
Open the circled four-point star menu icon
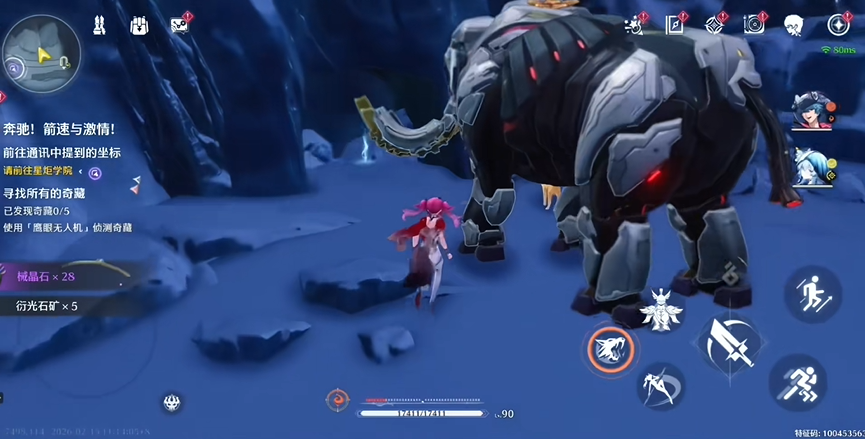pyautogui.click(x=838, y=24)
